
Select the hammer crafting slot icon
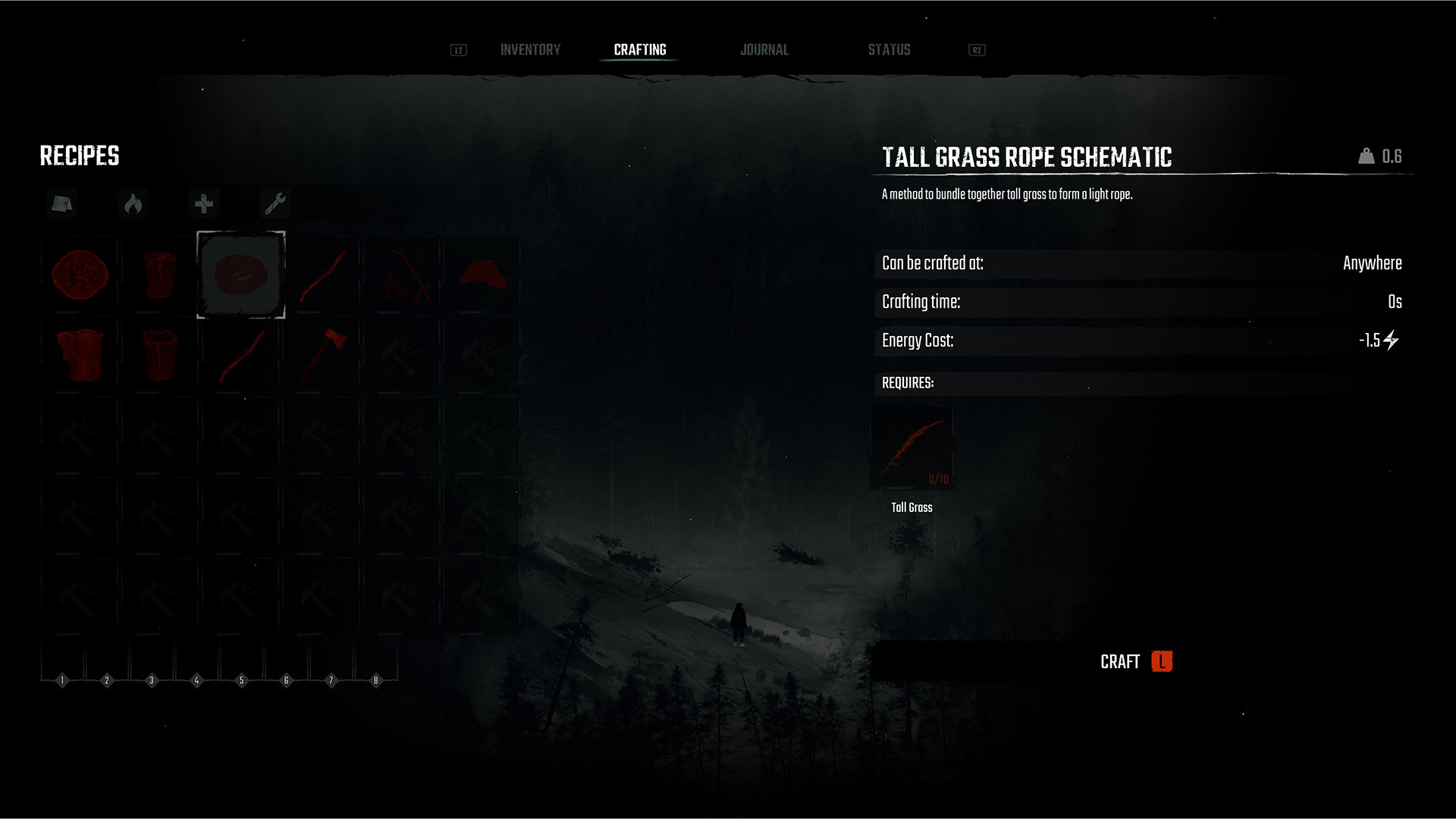pos(400,354)
